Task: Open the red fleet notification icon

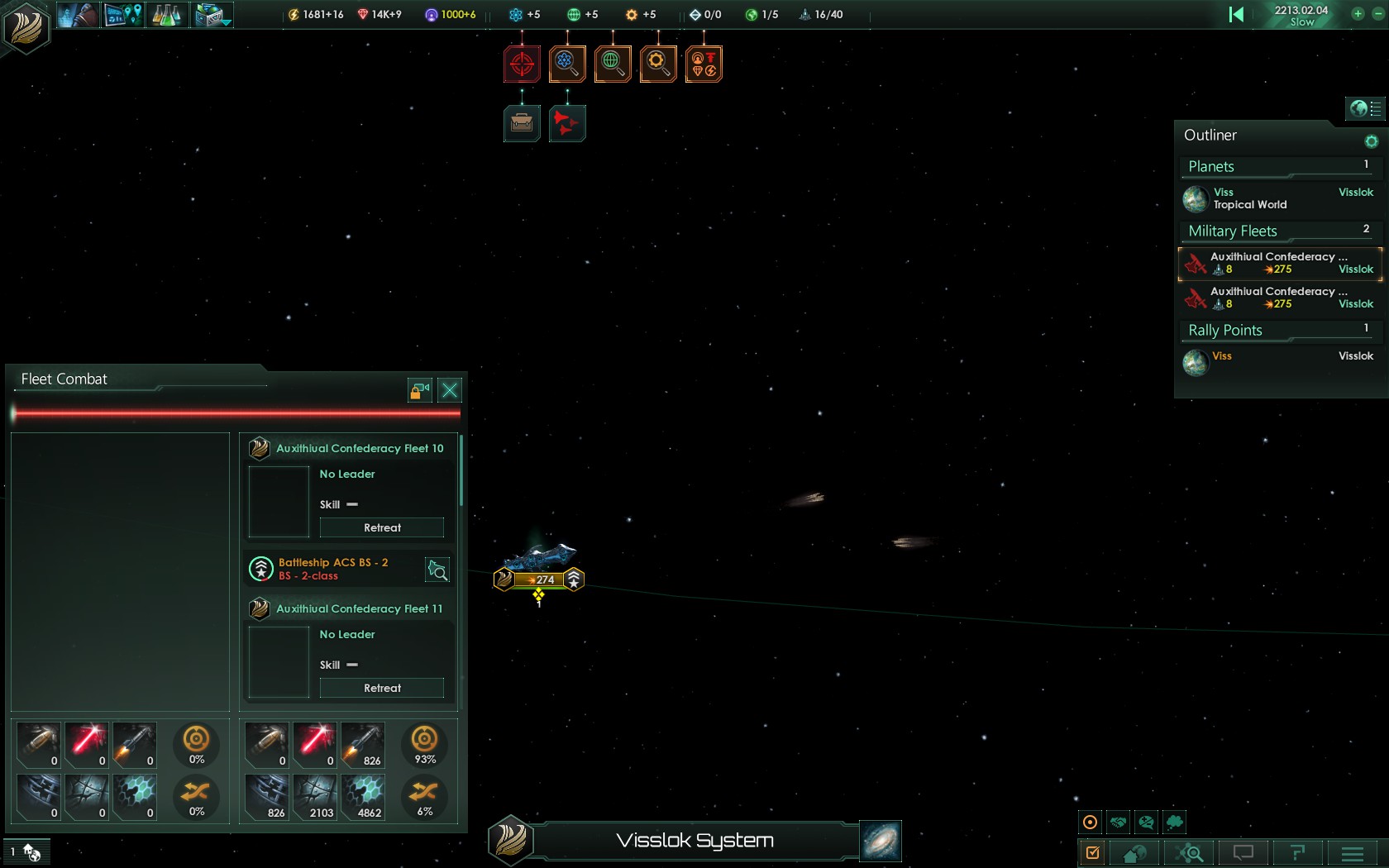Action: click(567, 124)
